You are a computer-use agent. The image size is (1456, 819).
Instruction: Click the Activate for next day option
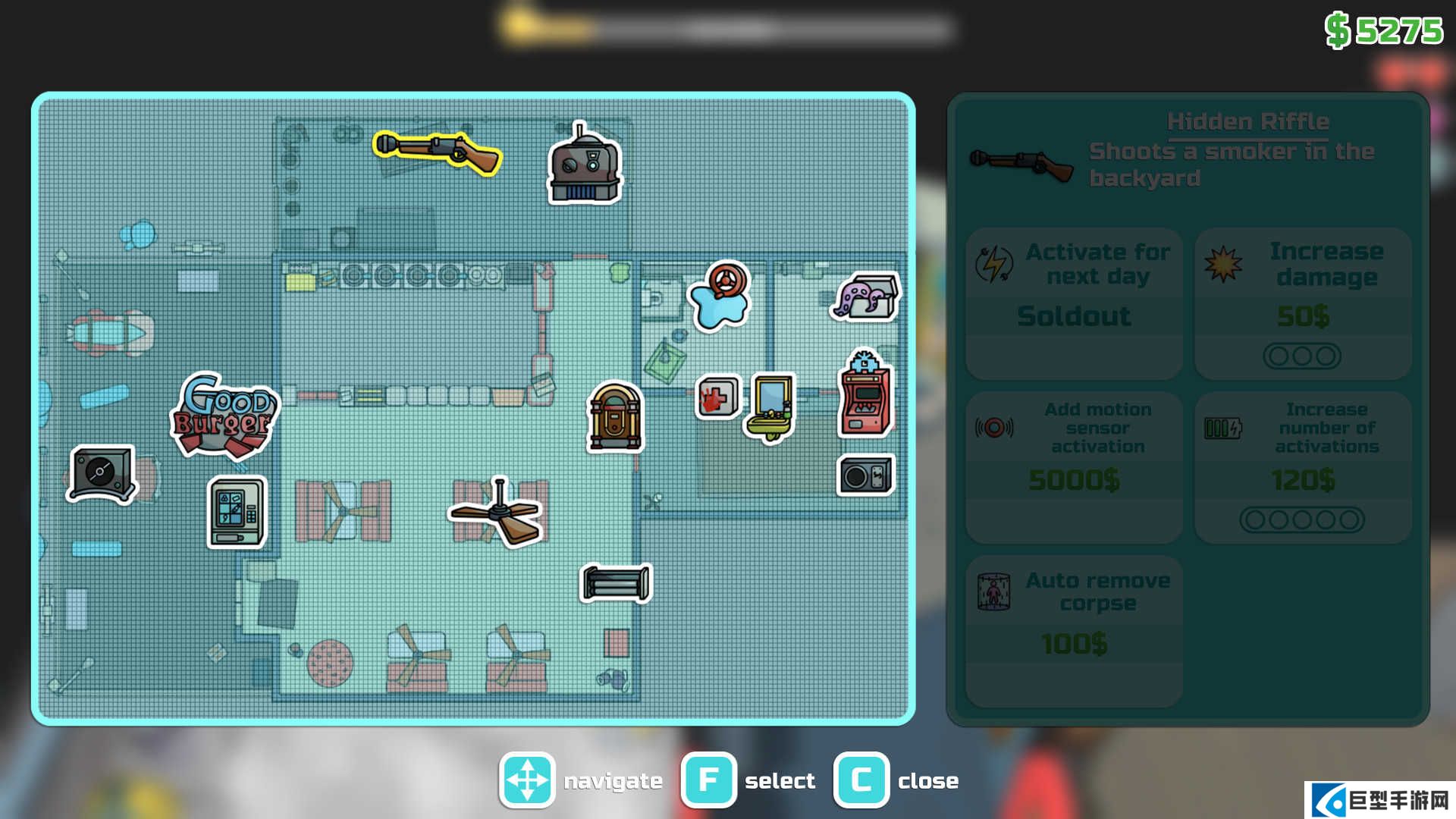coord(1074,303)
